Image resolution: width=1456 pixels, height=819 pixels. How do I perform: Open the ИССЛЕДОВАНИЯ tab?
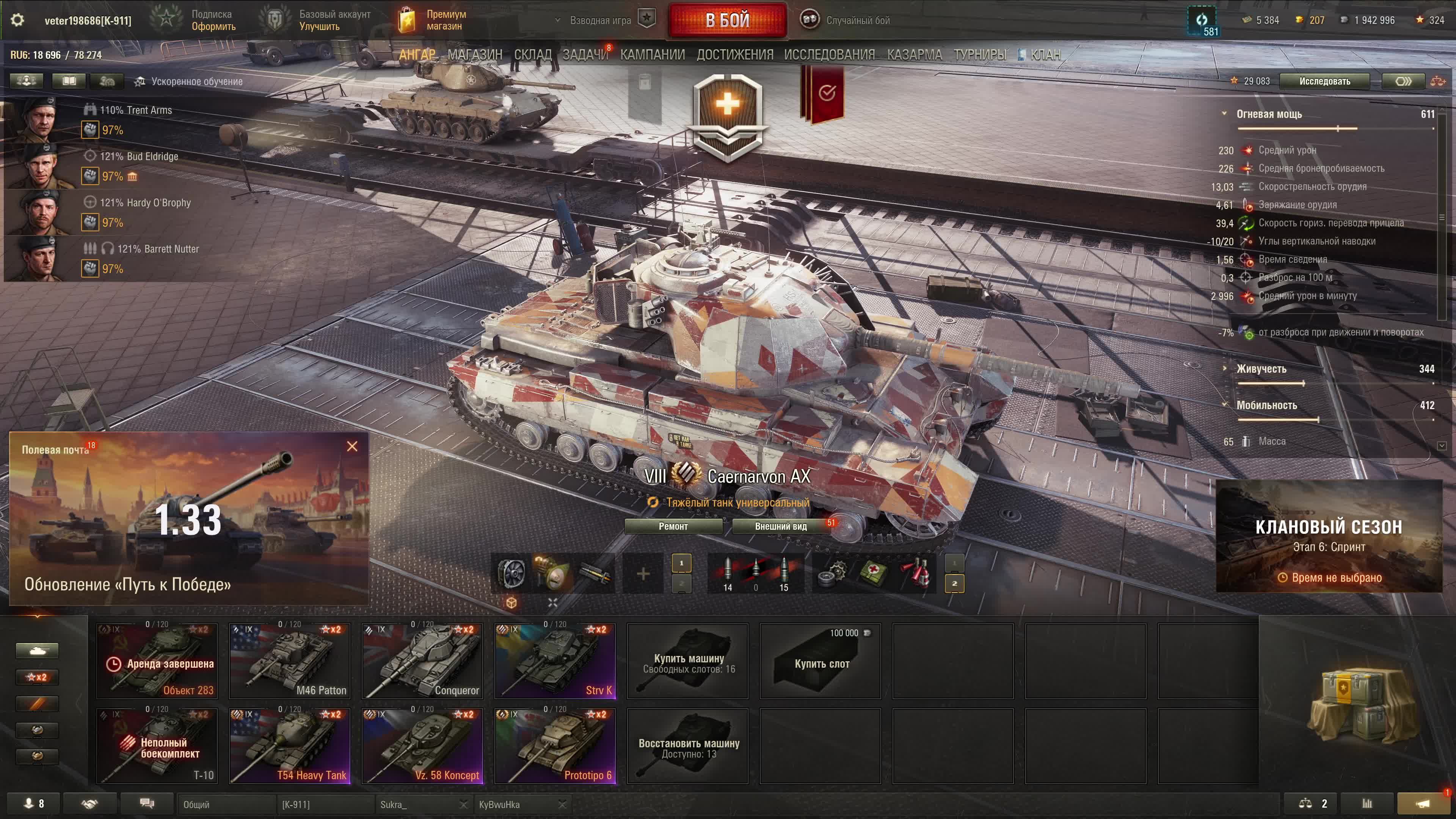(828, 55)
